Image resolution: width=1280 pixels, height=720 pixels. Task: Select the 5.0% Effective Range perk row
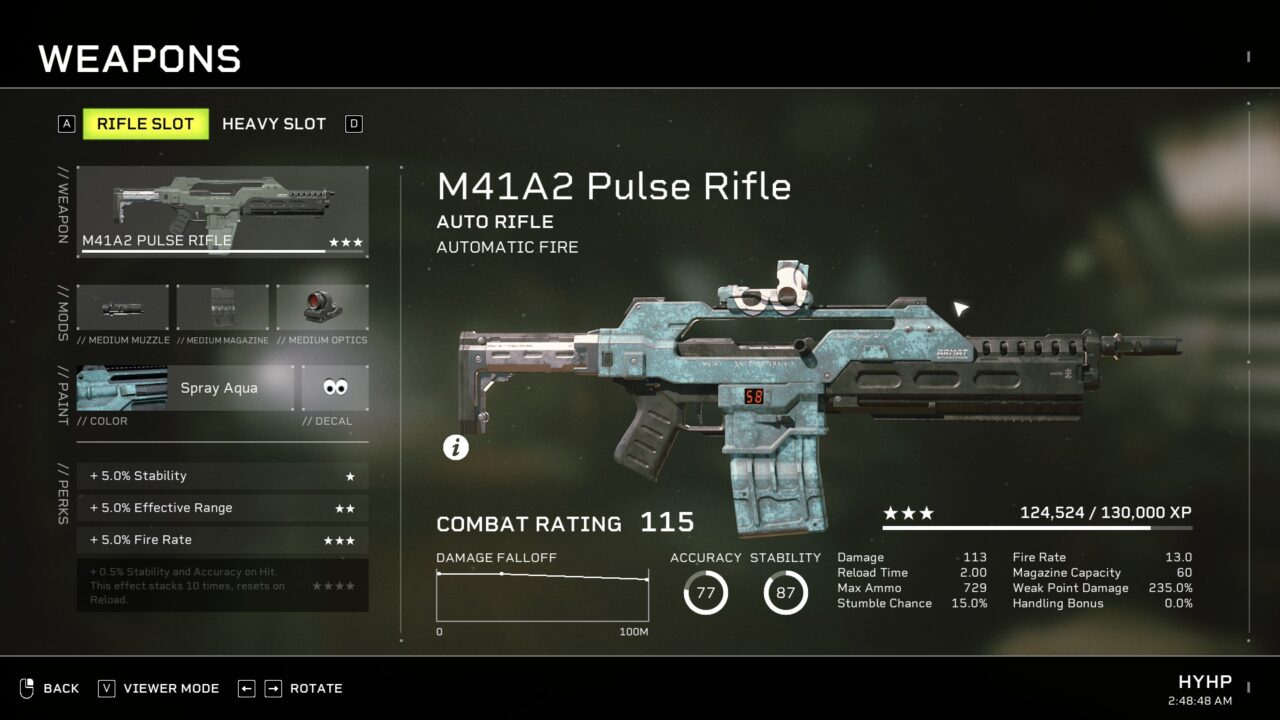222,508
